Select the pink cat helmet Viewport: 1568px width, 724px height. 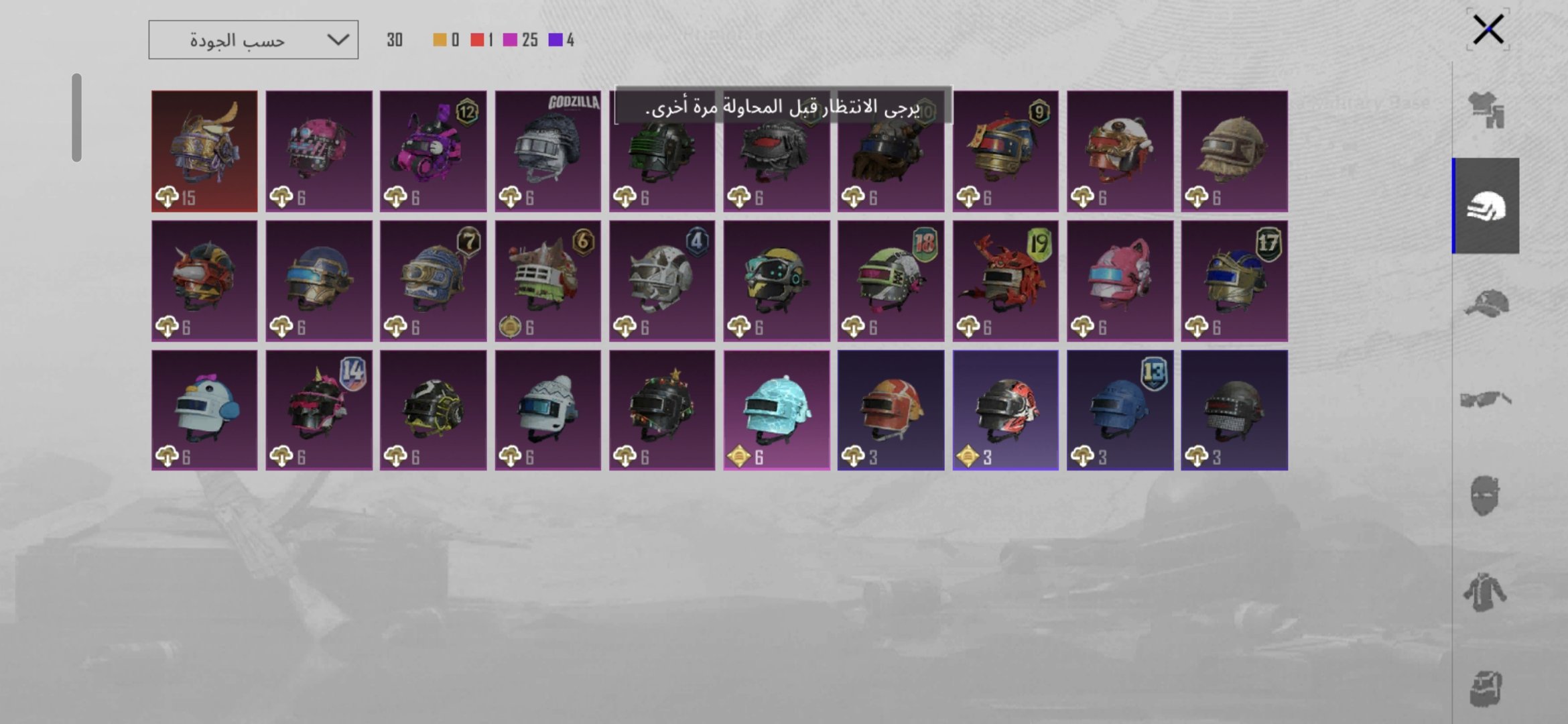click(1120, 281)
